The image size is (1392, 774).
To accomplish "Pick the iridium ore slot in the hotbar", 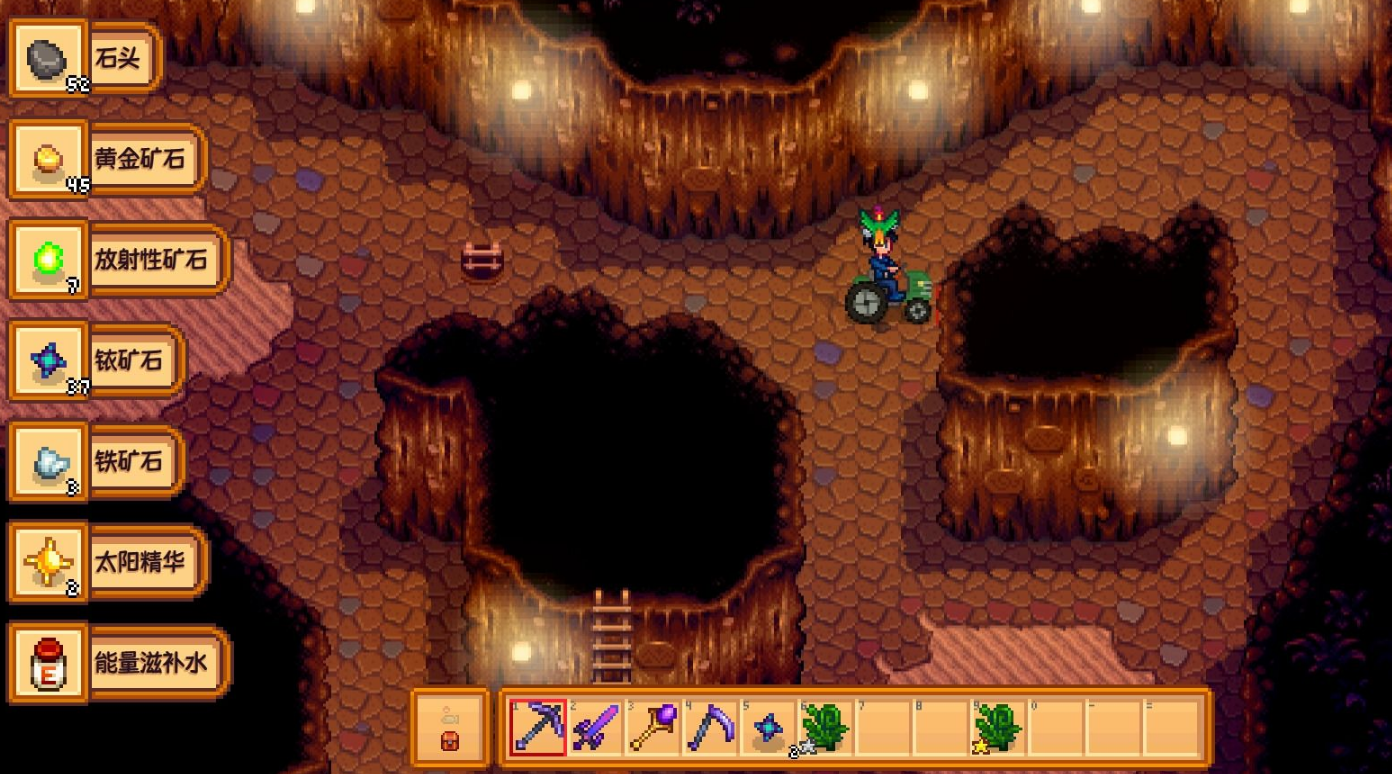I will (769, 727).
